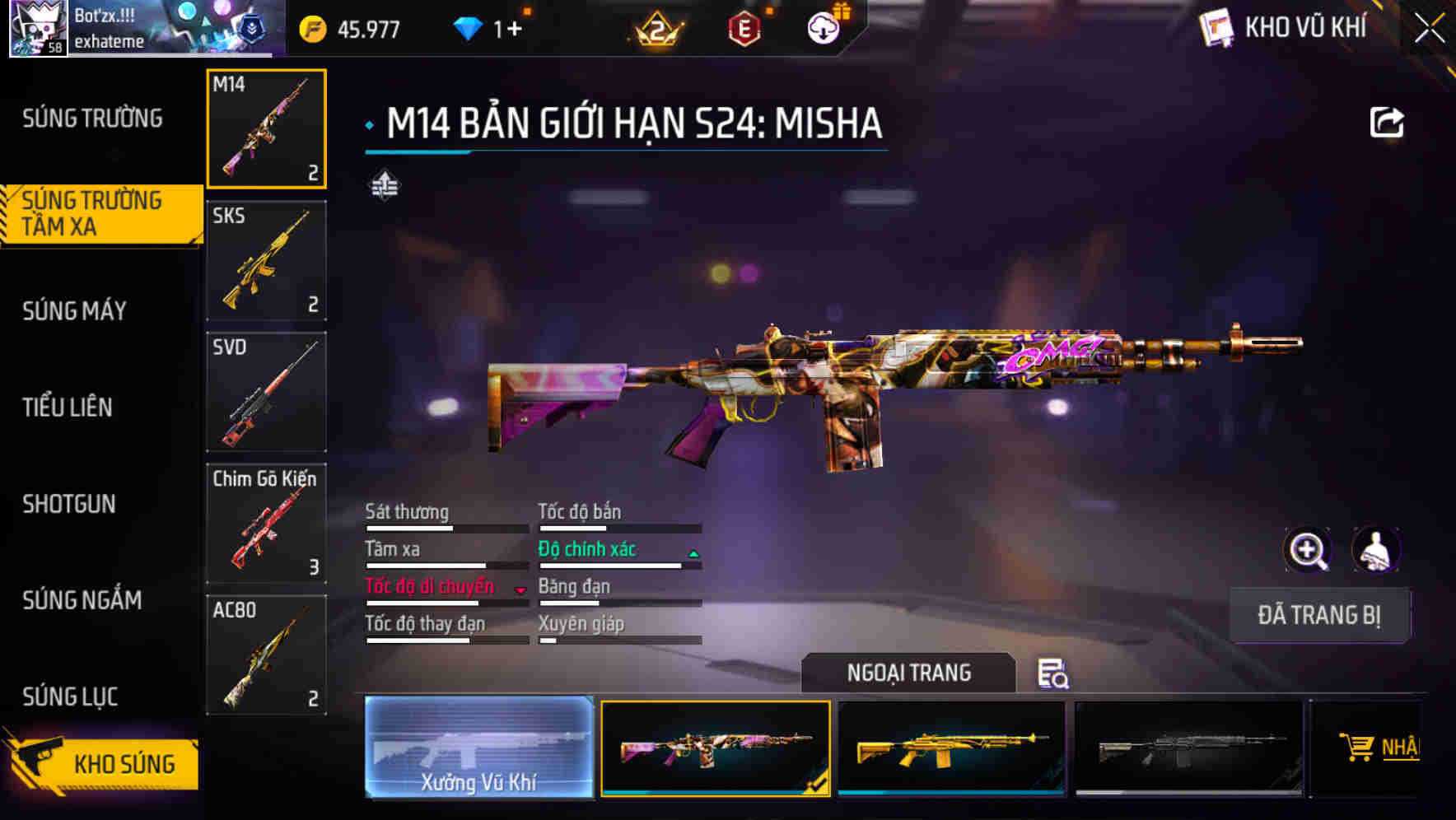The height and width of the screenshot is (820, 1456).
Task: Select the SVD sniper rifle thumbnail
Action: pos(266,393)
